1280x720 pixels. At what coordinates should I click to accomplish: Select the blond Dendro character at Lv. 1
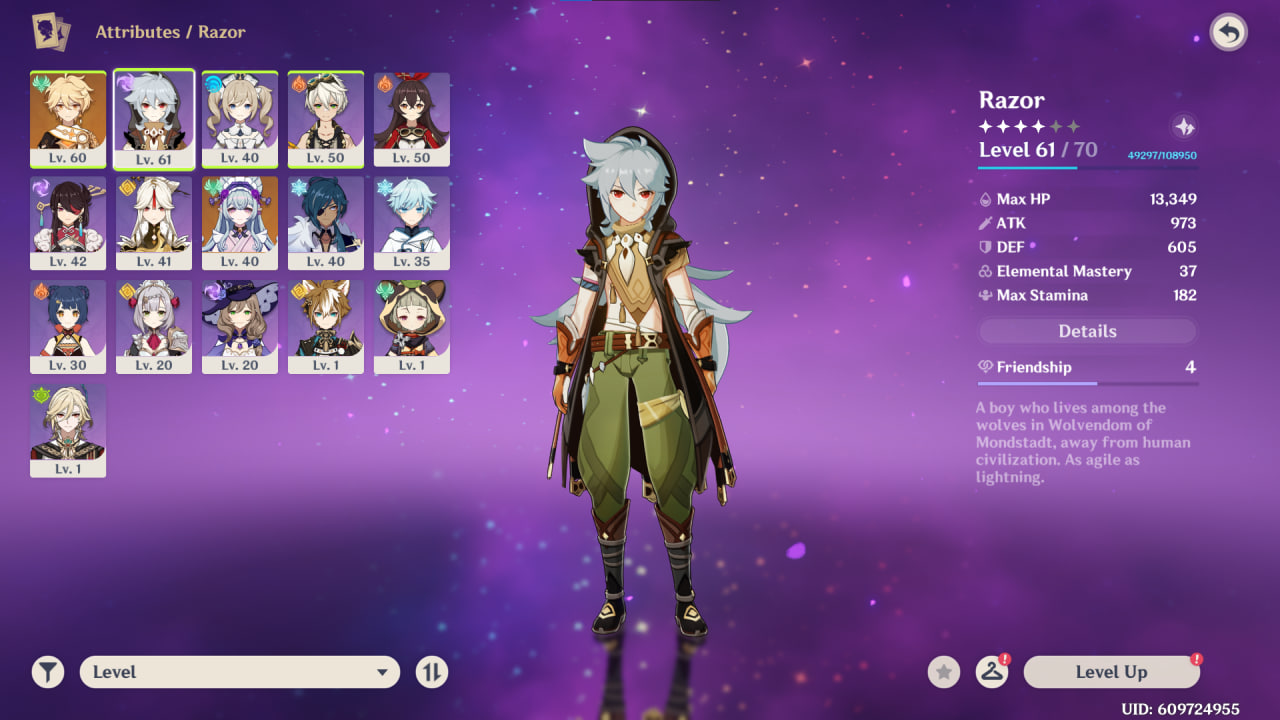click(x=68, y=431)
